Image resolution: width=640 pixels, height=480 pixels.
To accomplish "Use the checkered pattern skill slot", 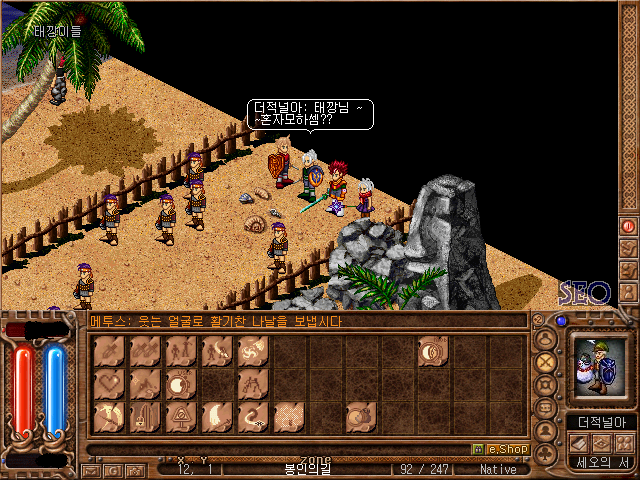I will coord(289,418).
